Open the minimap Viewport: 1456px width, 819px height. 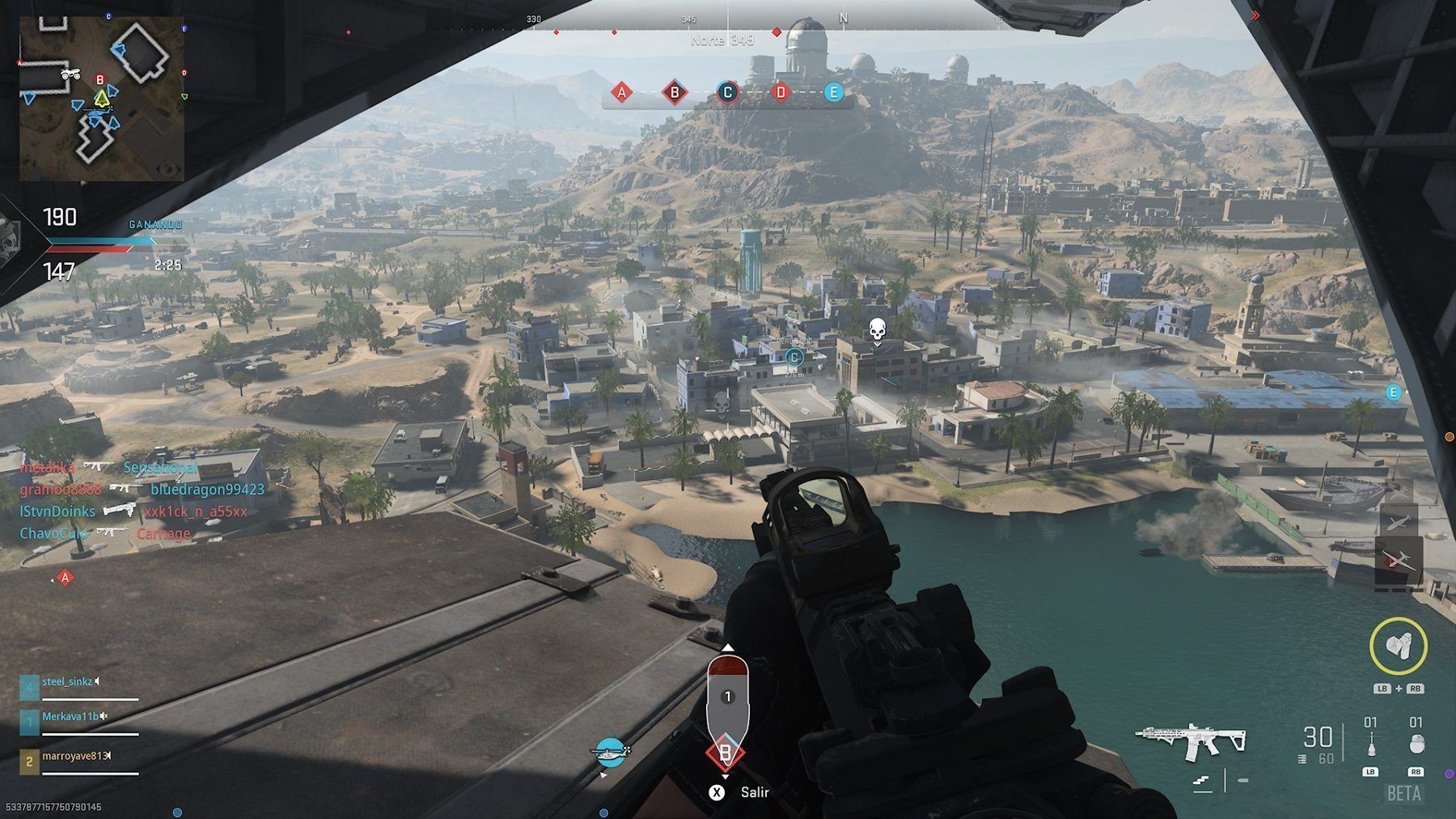click(x=102, y=98)
